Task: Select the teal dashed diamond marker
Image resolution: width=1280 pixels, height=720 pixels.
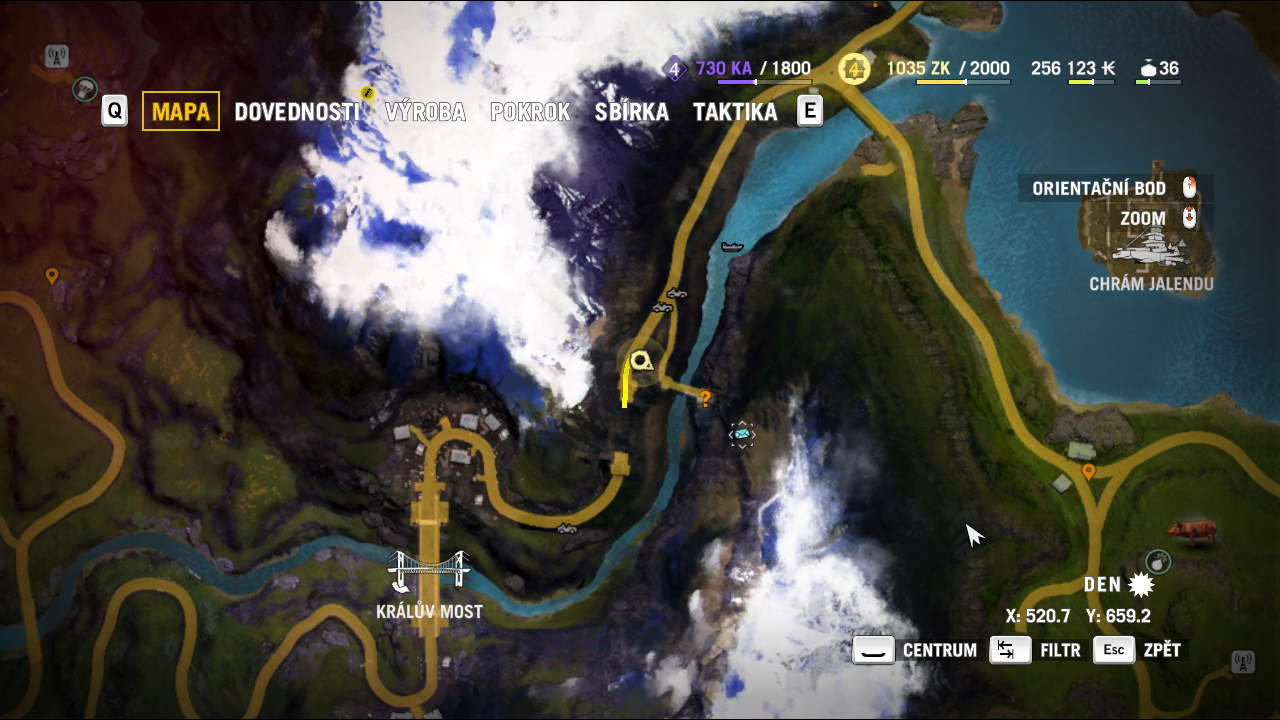Action: [x=741, y=434]
